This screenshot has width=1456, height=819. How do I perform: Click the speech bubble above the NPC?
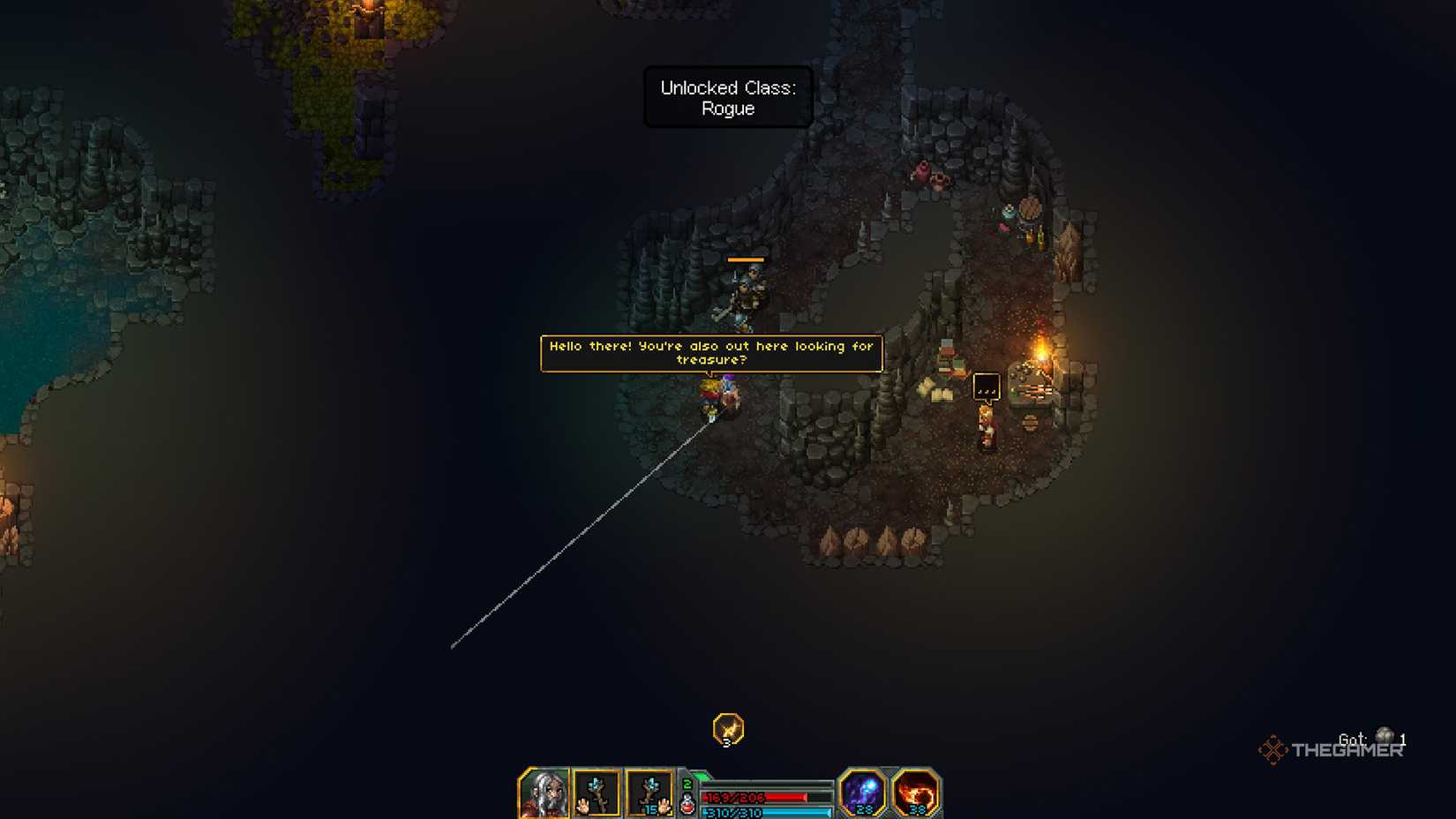click(x=987, y=387)
